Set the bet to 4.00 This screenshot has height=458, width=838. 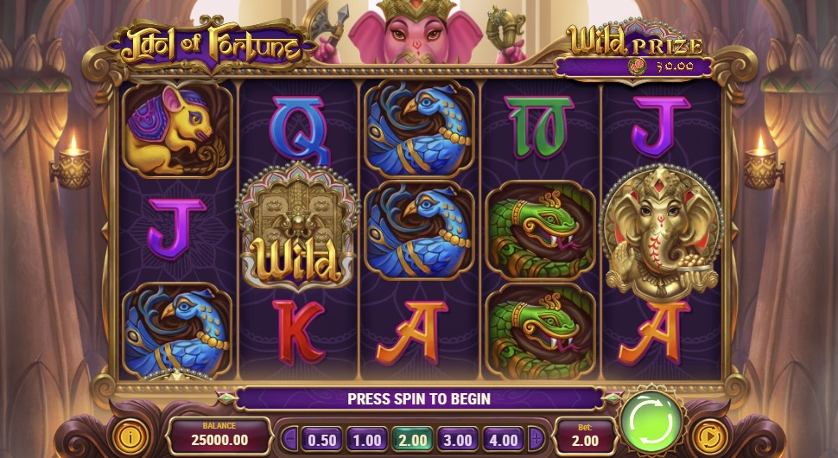501,438
